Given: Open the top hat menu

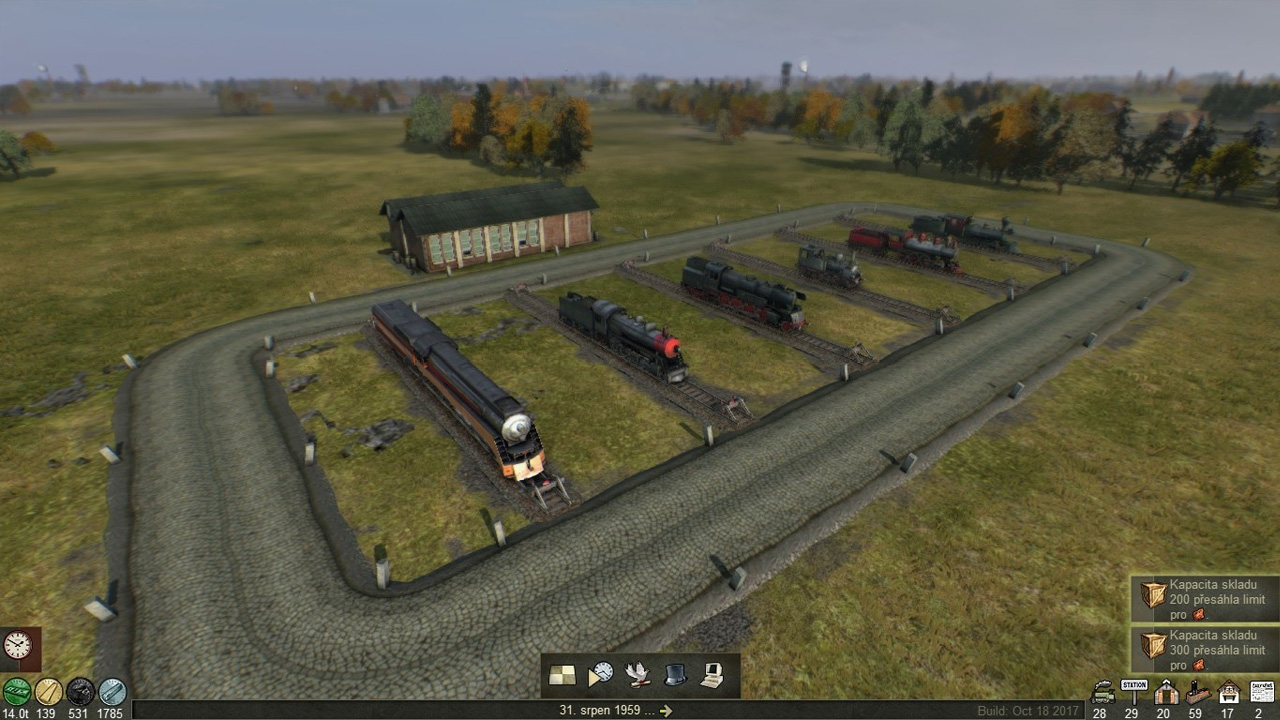Looking at the screenshot, I should (x=675, y=675).
